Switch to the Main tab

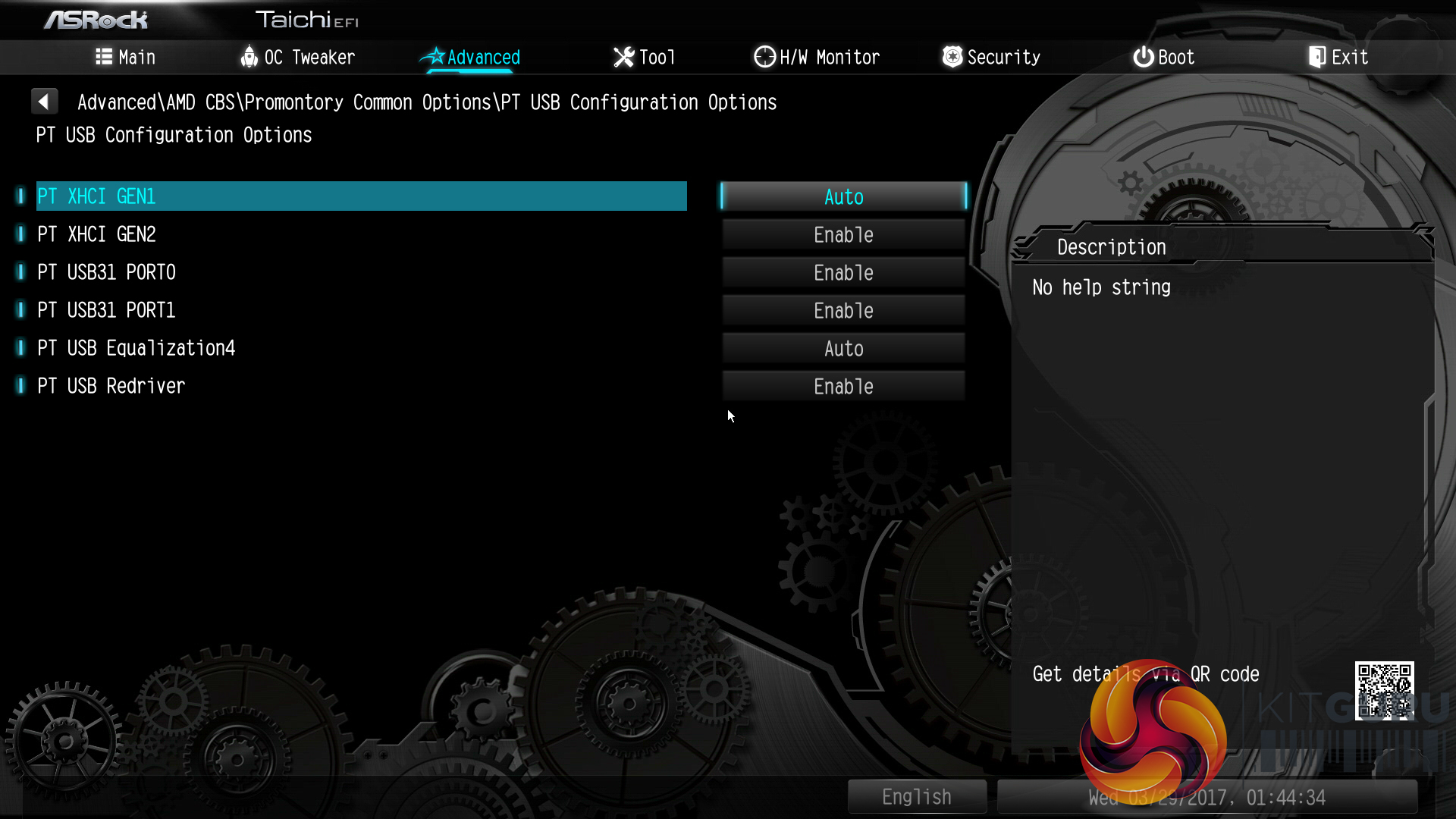[x=126, y=58]
